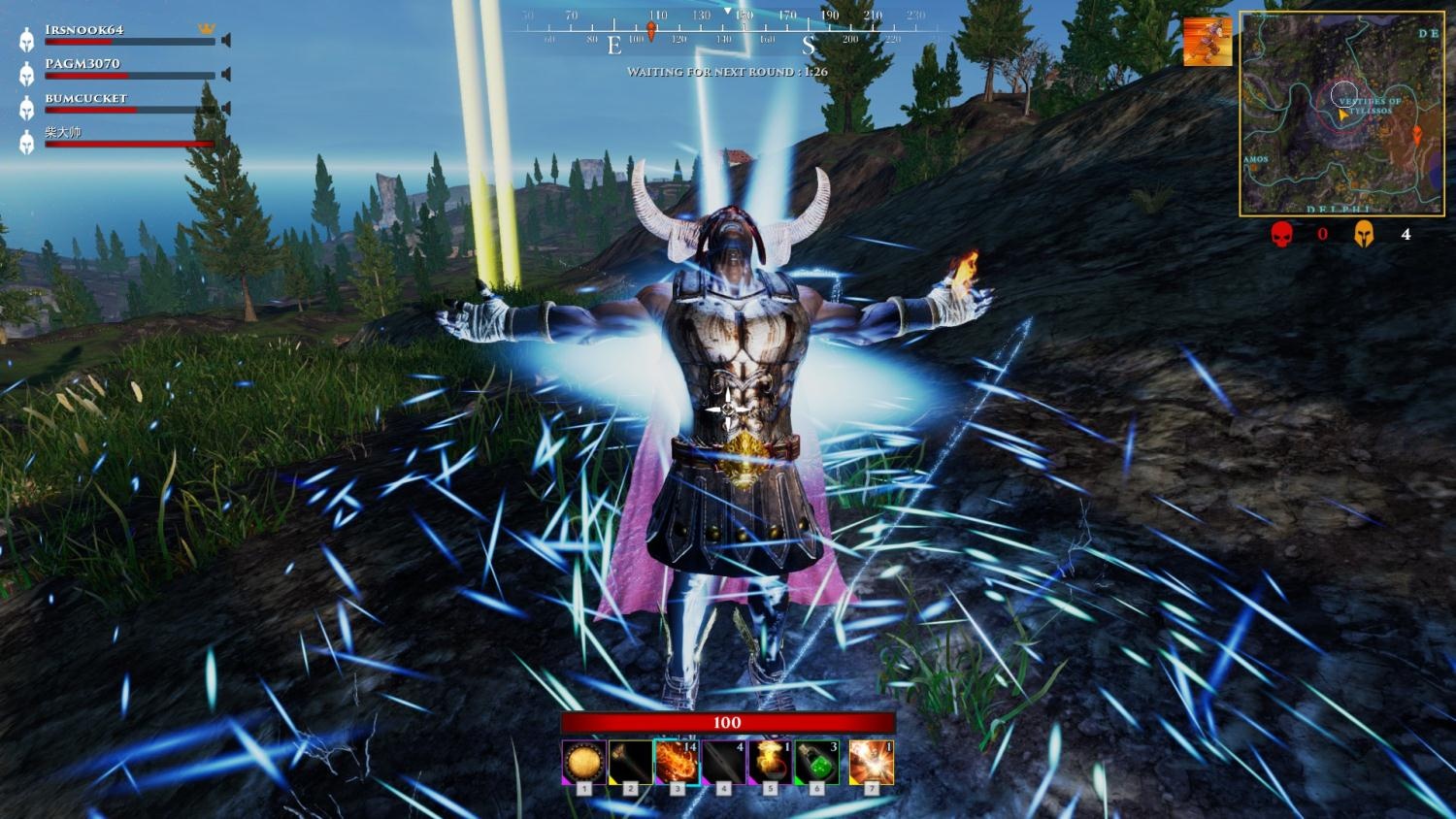1456x819 pixels.
Task: Toggle the speaker icon beside bumcucket
Action: pos(226,109)
